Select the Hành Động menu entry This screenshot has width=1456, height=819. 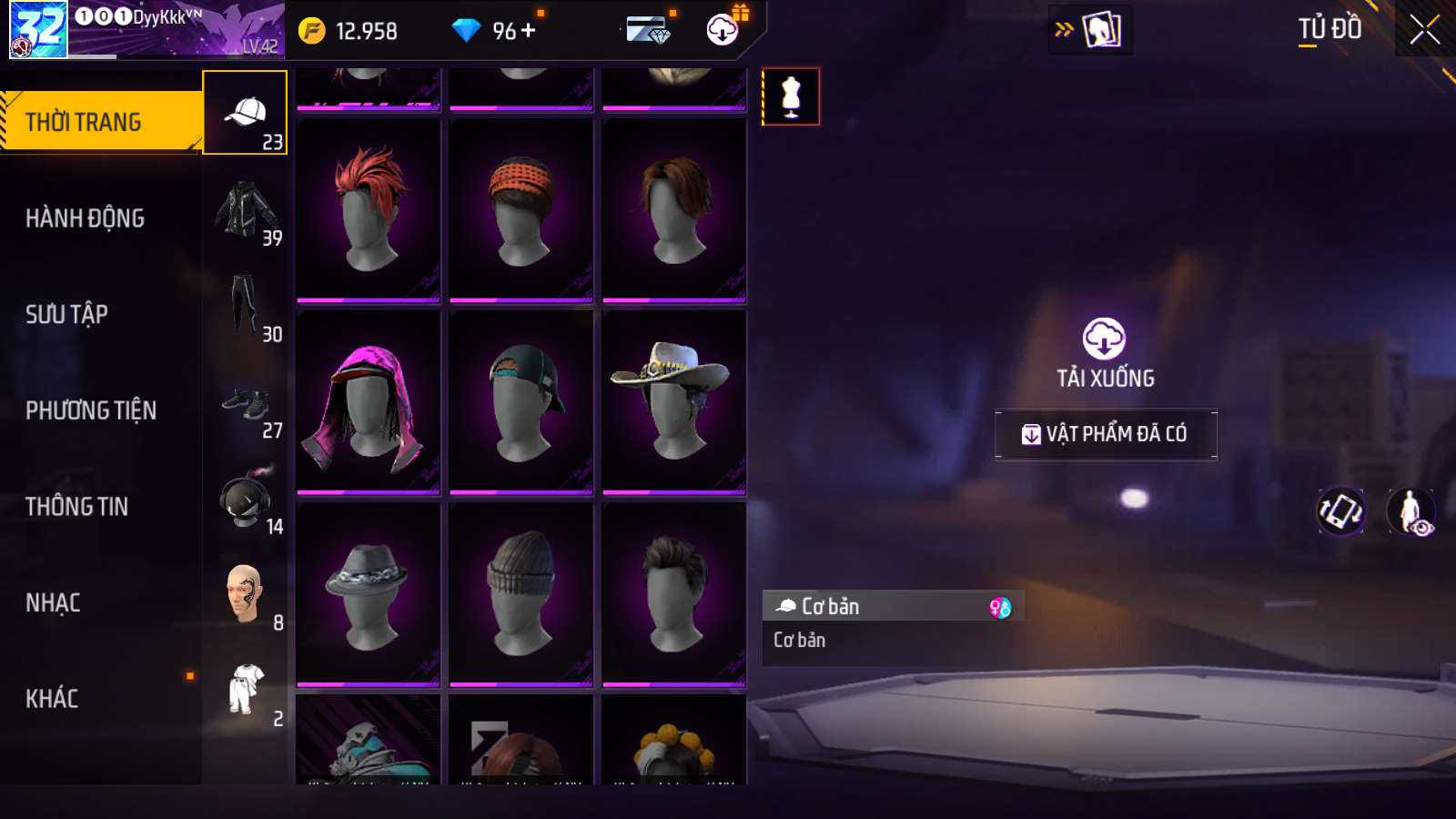click(86, 218)
